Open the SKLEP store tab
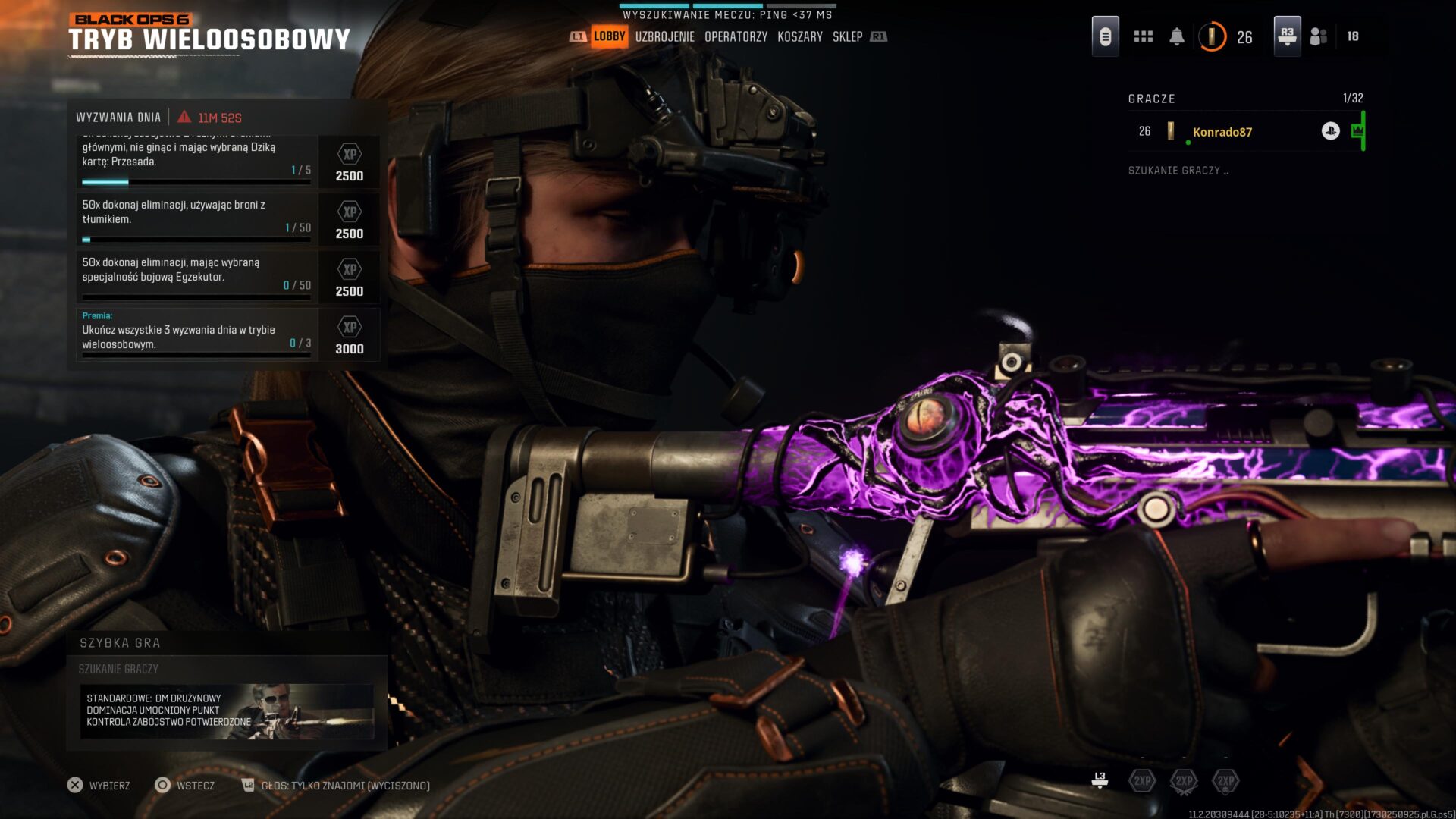1456x819 pixels. click(847, 36)
